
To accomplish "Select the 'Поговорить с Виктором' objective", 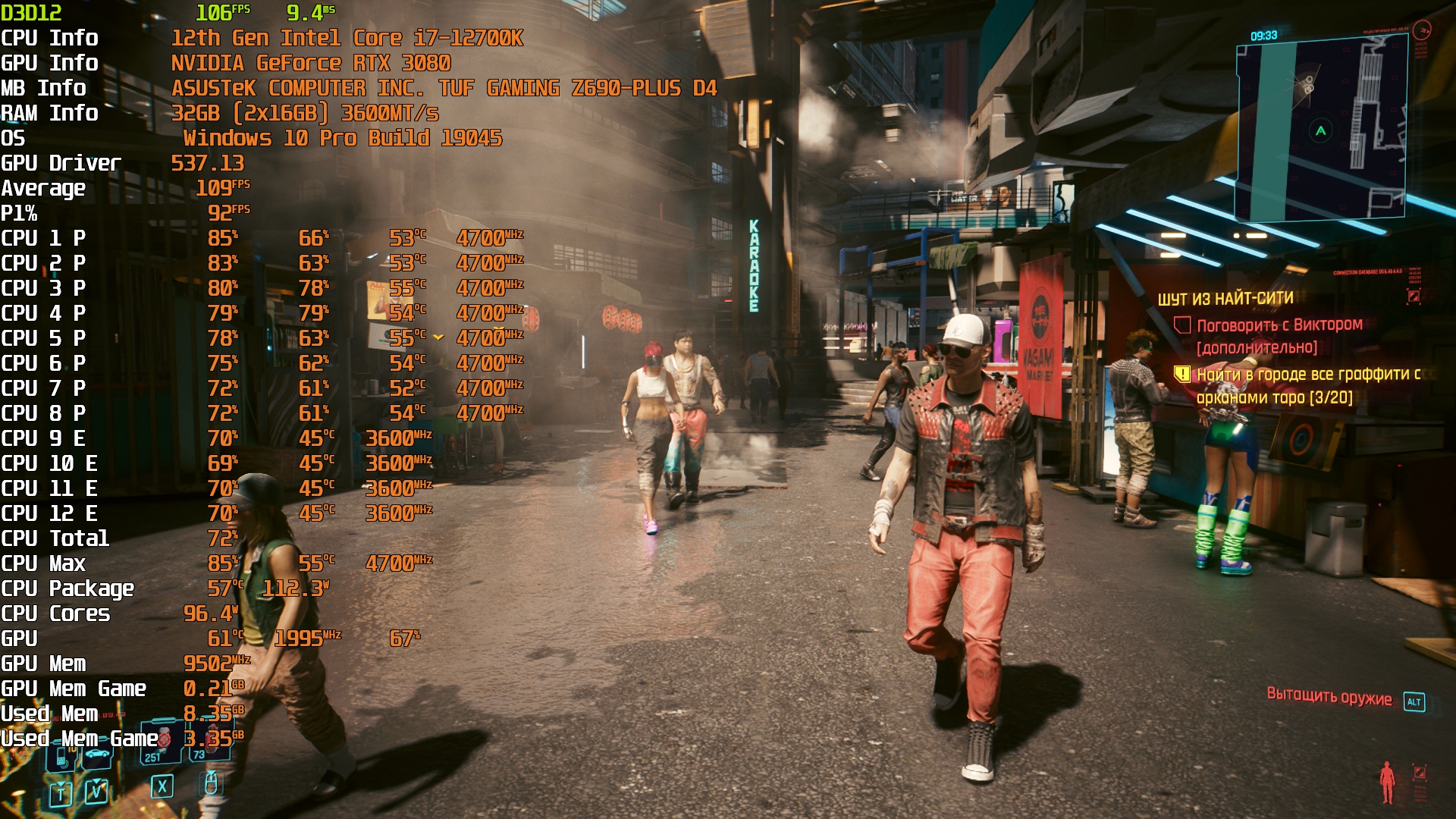I will tap(1279, 326).
